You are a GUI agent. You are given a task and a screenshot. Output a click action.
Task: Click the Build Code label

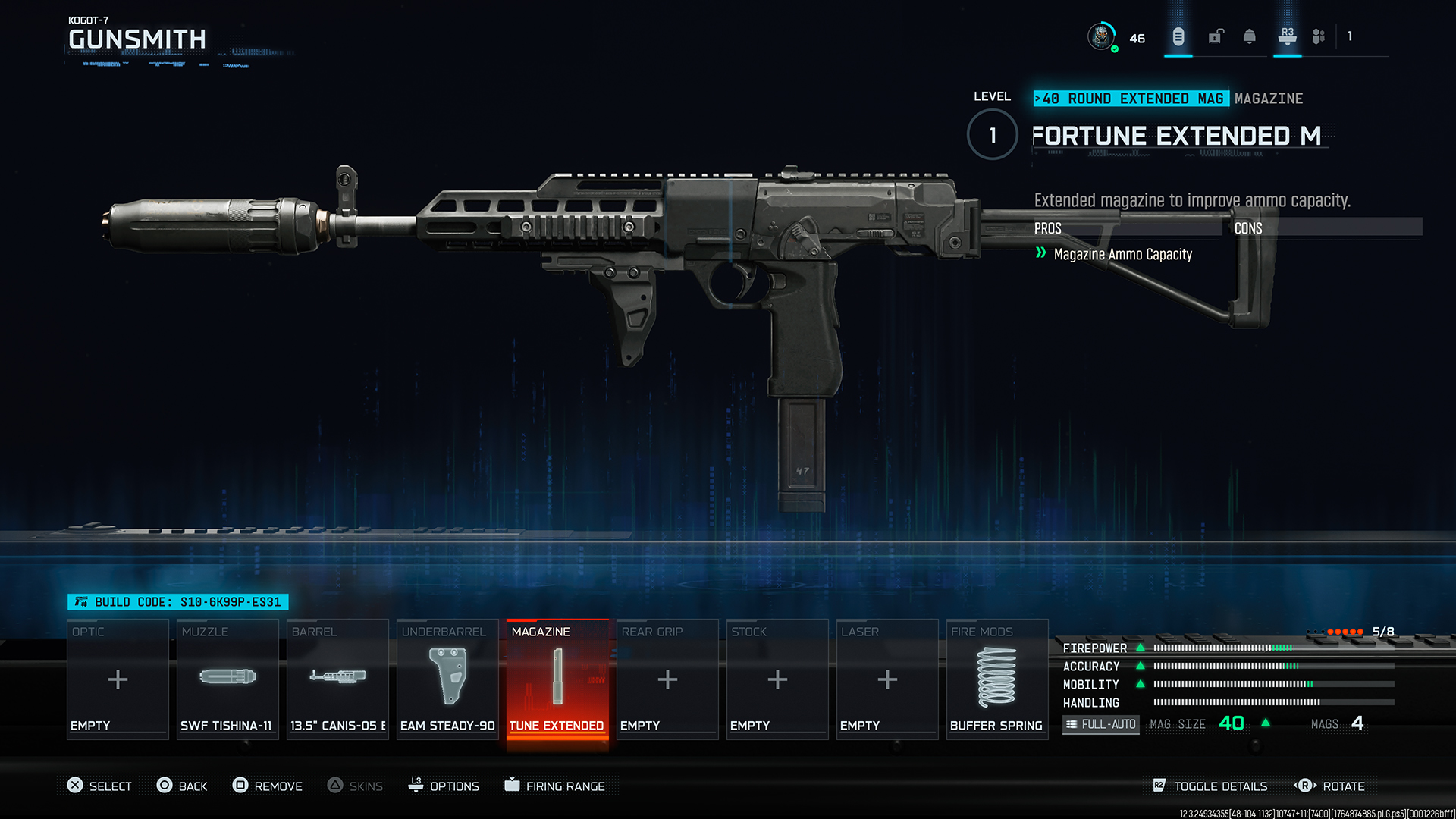[x=179, y=602]
